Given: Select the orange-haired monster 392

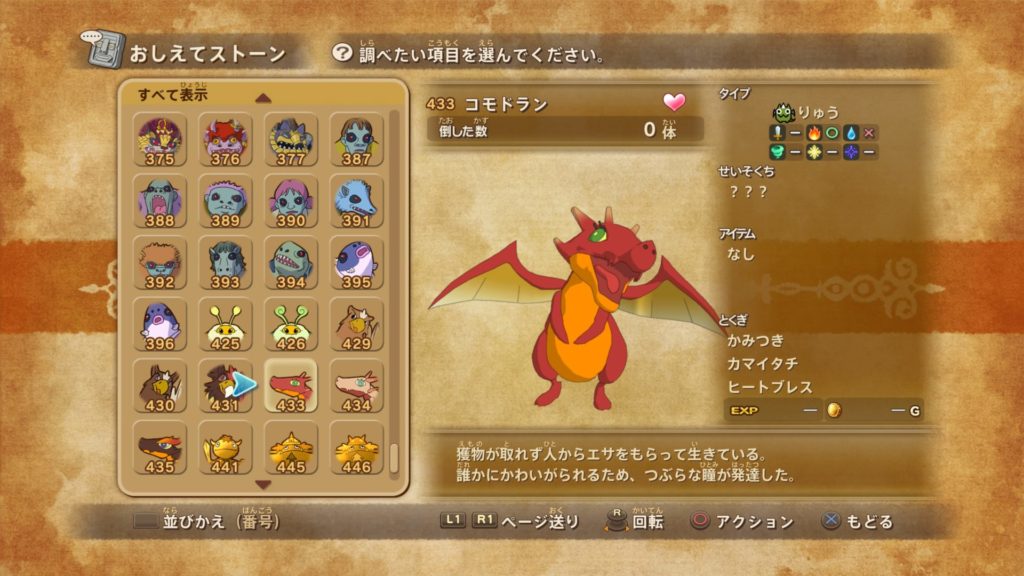Looking at the screenshot, I should [x=160, y=263].
